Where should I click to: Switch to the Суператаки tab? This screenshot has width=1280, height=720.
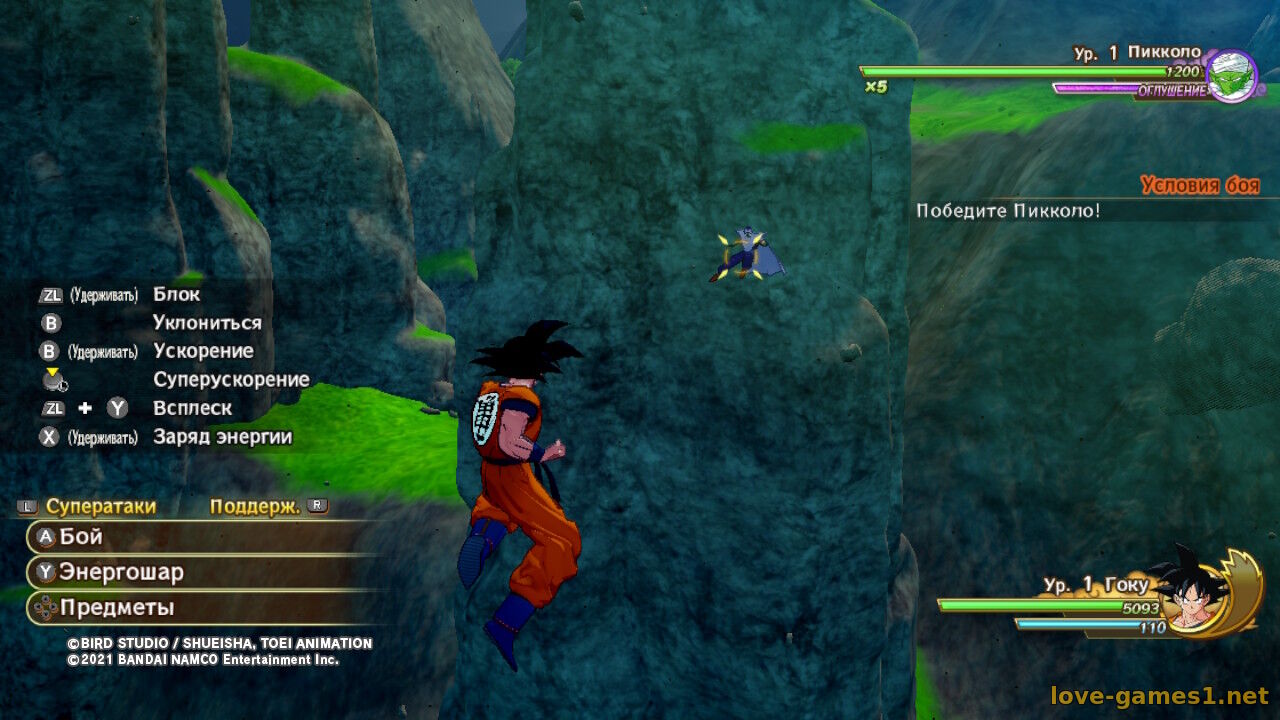tap(100, 506)
